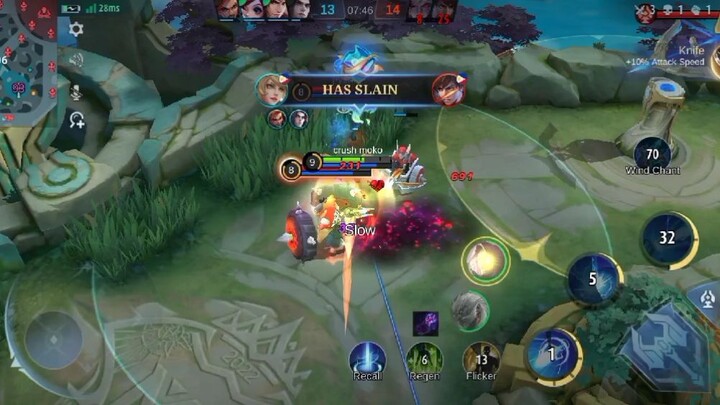Cast the skill showing cooldown 5
This screenshot has width=720, height=405.
pos(593,278)
